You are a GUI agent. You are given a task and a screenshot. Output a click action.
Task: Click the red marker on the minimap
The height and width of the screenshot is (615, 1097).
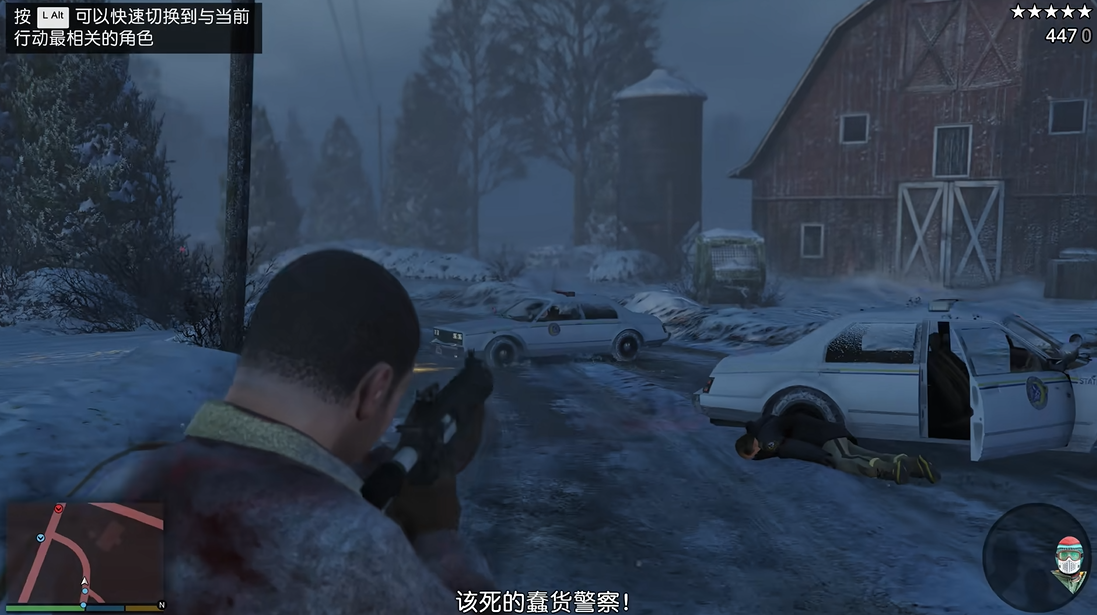(59, 509)
